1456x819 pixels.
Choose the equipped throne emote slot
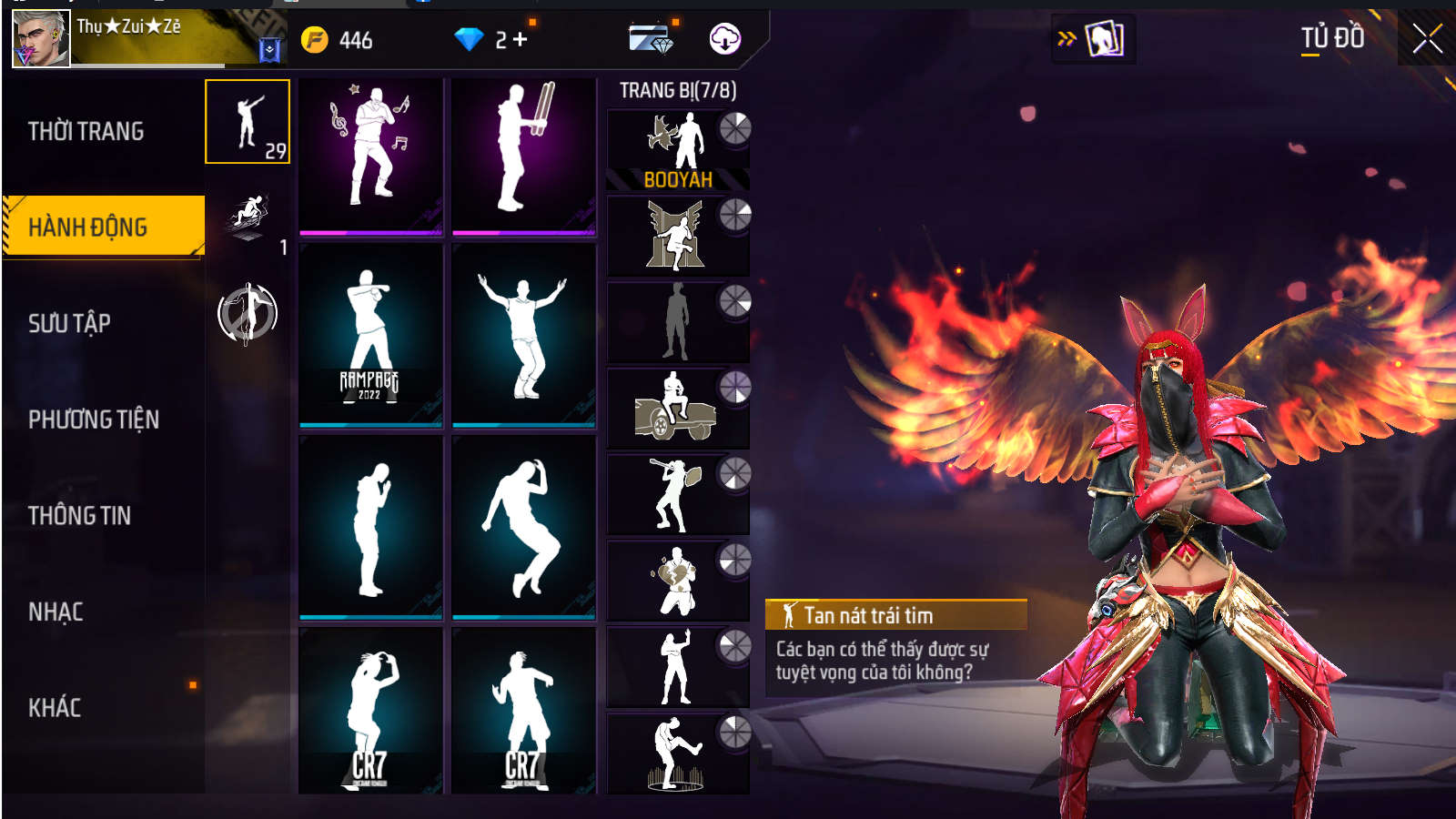click(x=677, y=236)
